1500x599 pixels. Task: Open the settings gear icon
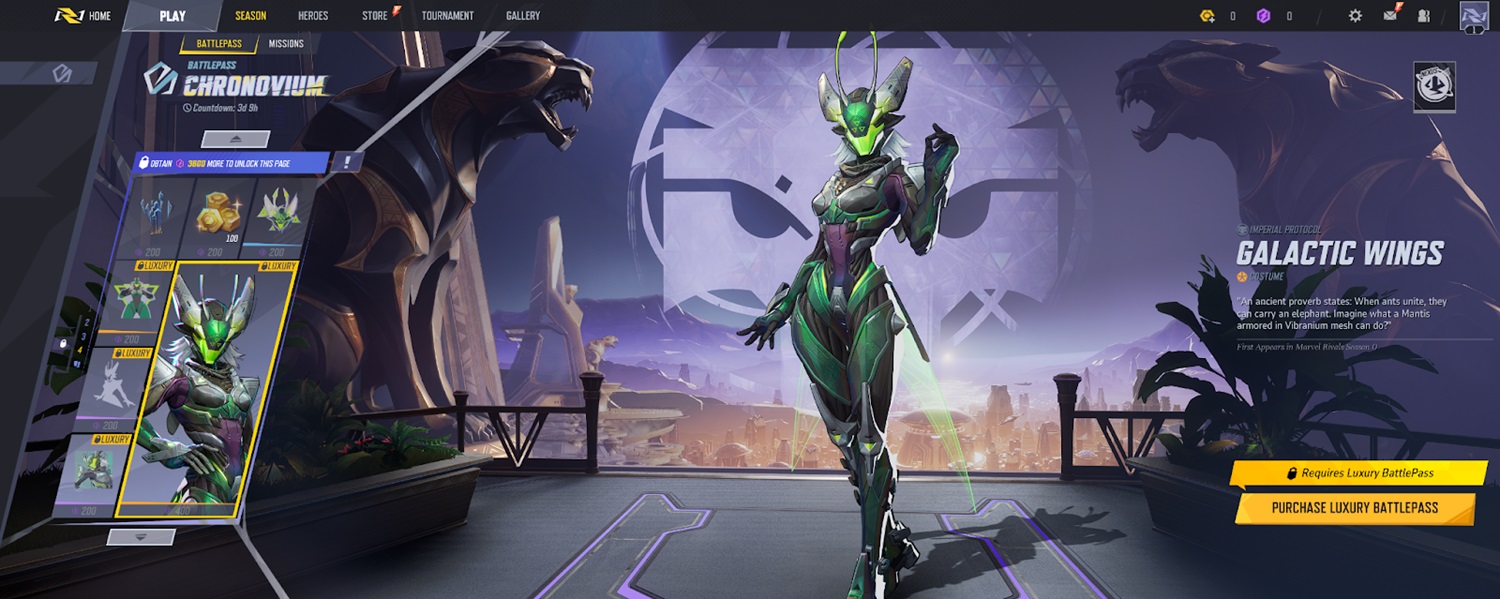click(1355, 16)
